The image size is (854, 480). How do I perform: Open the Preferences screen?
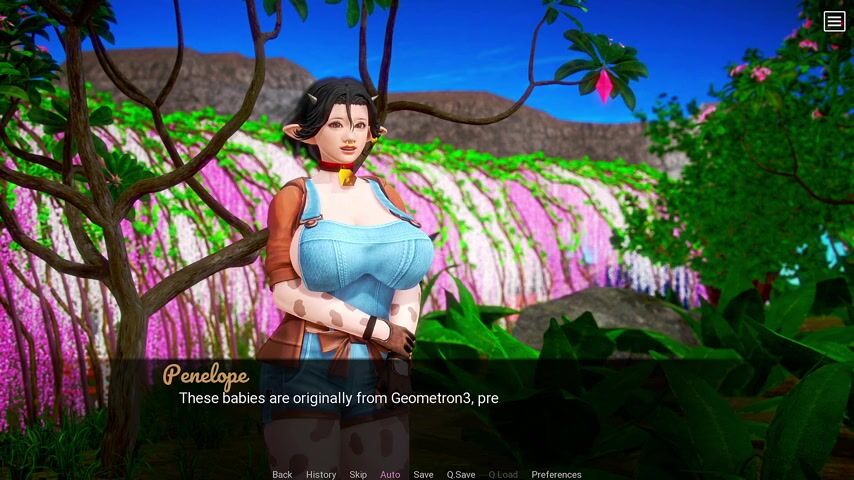(556, 474)
